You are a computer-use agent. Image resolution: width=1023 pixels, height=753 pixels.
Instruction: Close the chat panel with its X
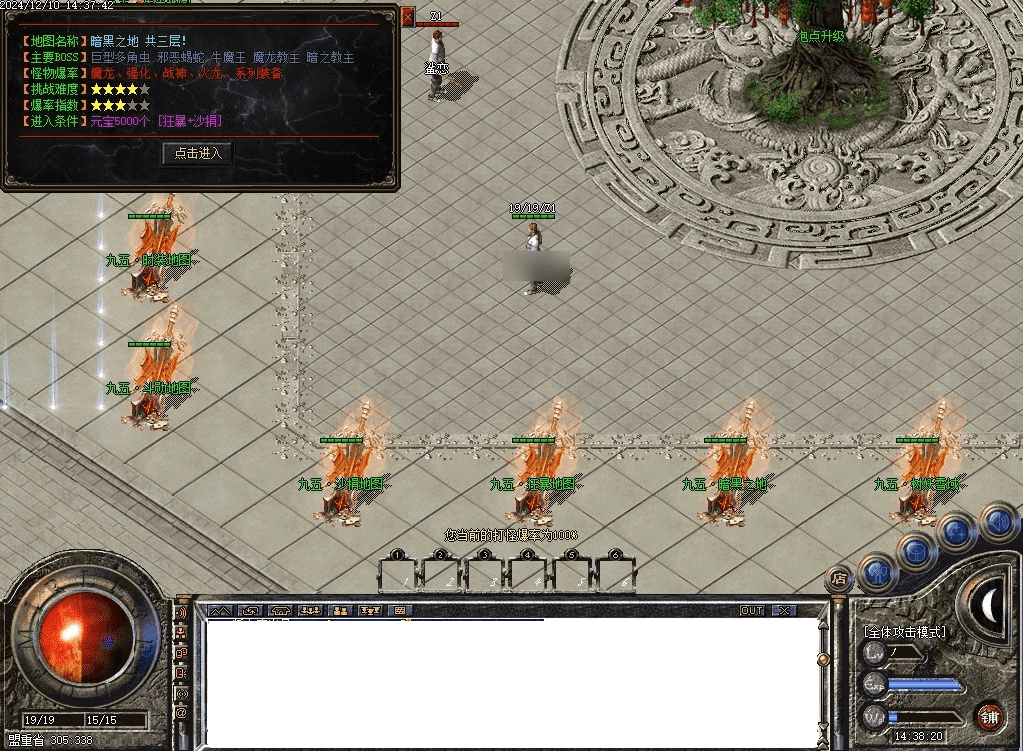click(x=784, y=610)
